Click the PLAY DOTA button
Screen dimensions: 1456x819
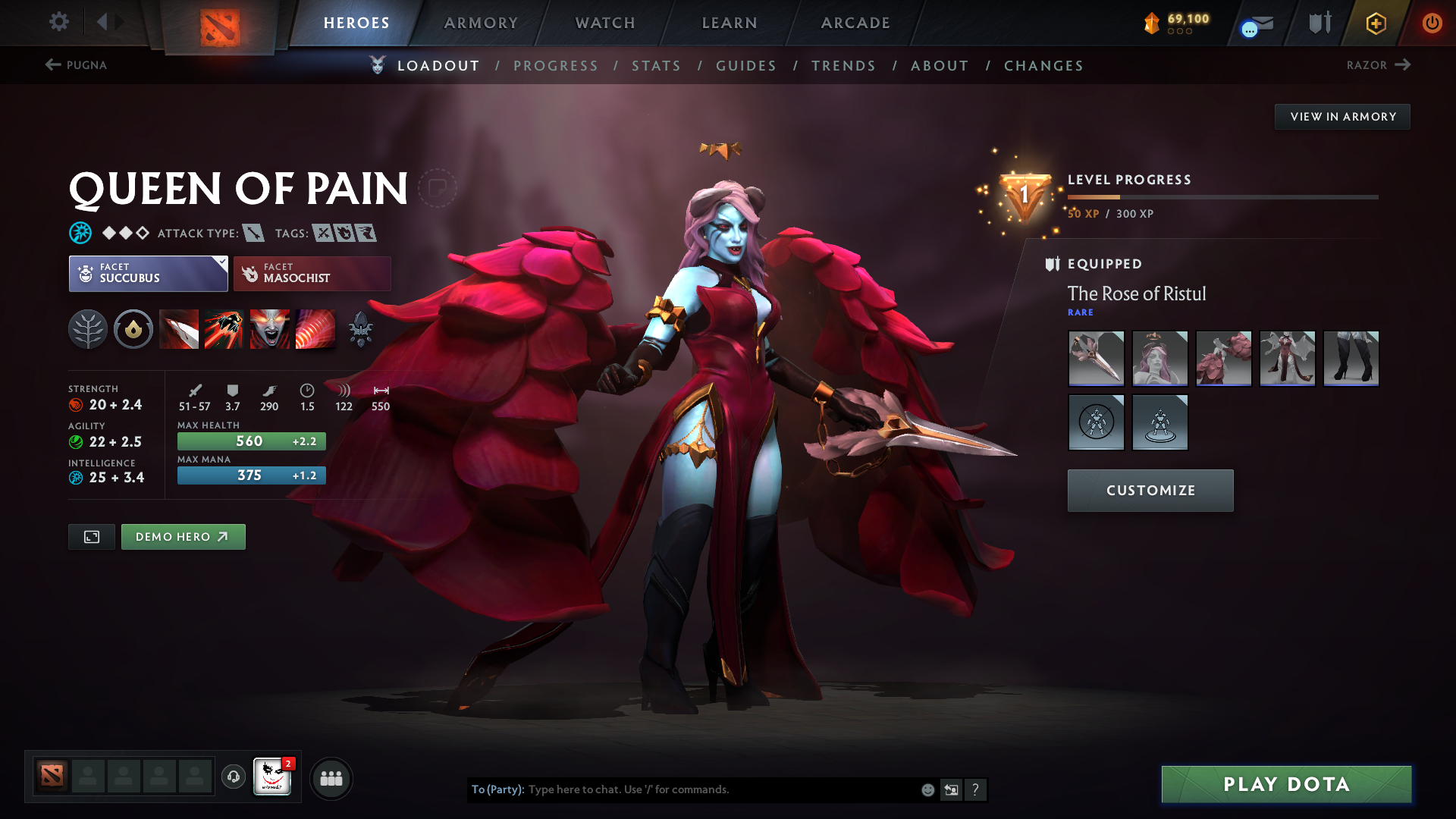pyautogui.click(x=1285, y=784)
